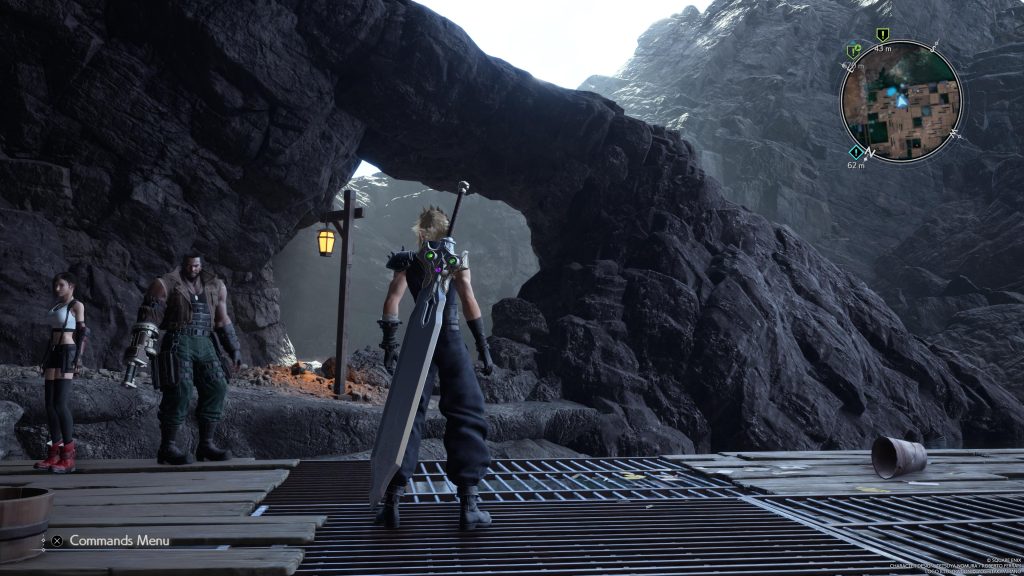Click the player arrow on the minimap
Image resolution: width=1024 pixels, height=576 pixels.
click(x=902, y=100)
